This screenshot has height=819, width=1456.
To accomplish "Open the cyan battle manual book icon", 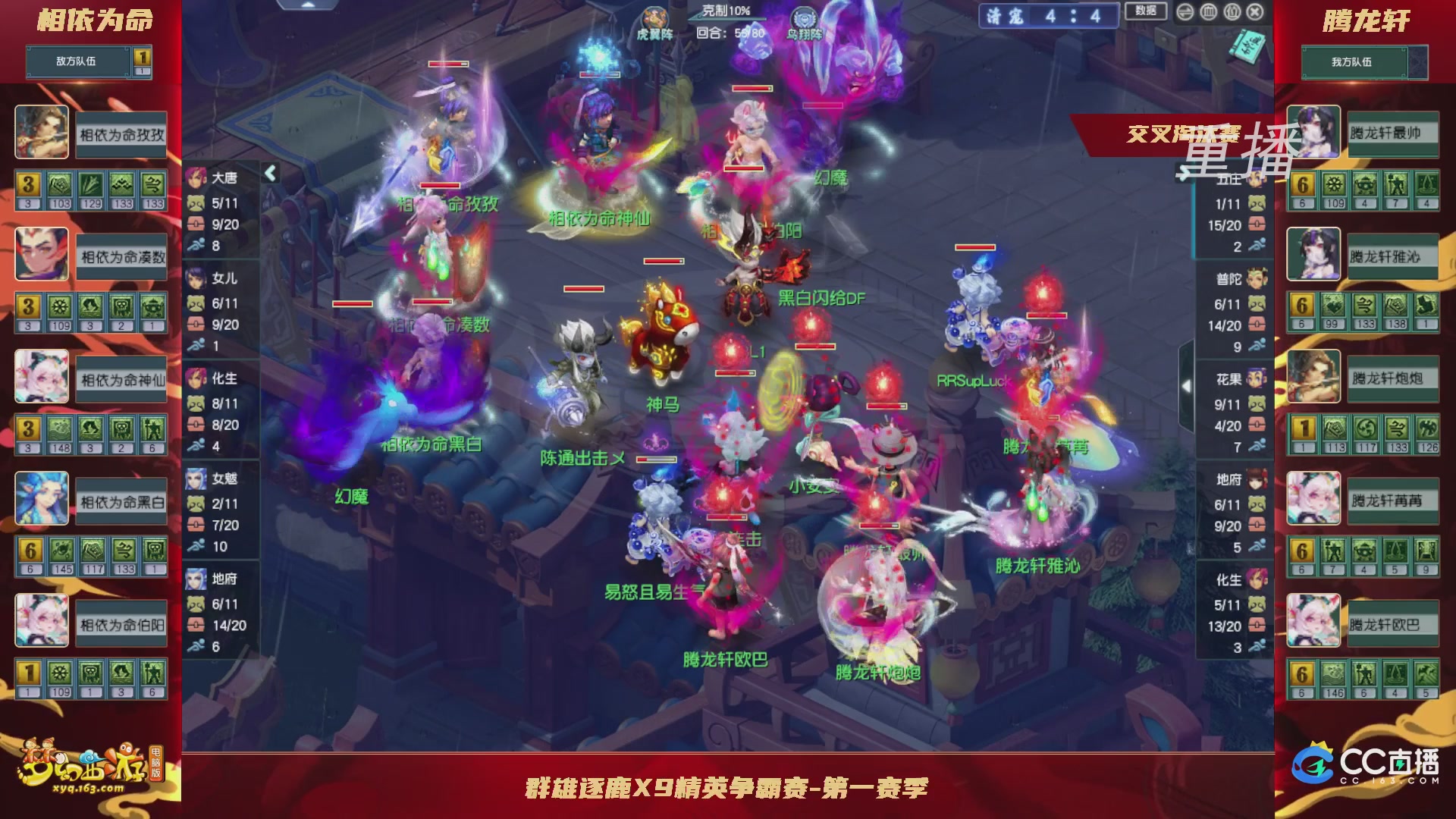I will click(1247, 47).
